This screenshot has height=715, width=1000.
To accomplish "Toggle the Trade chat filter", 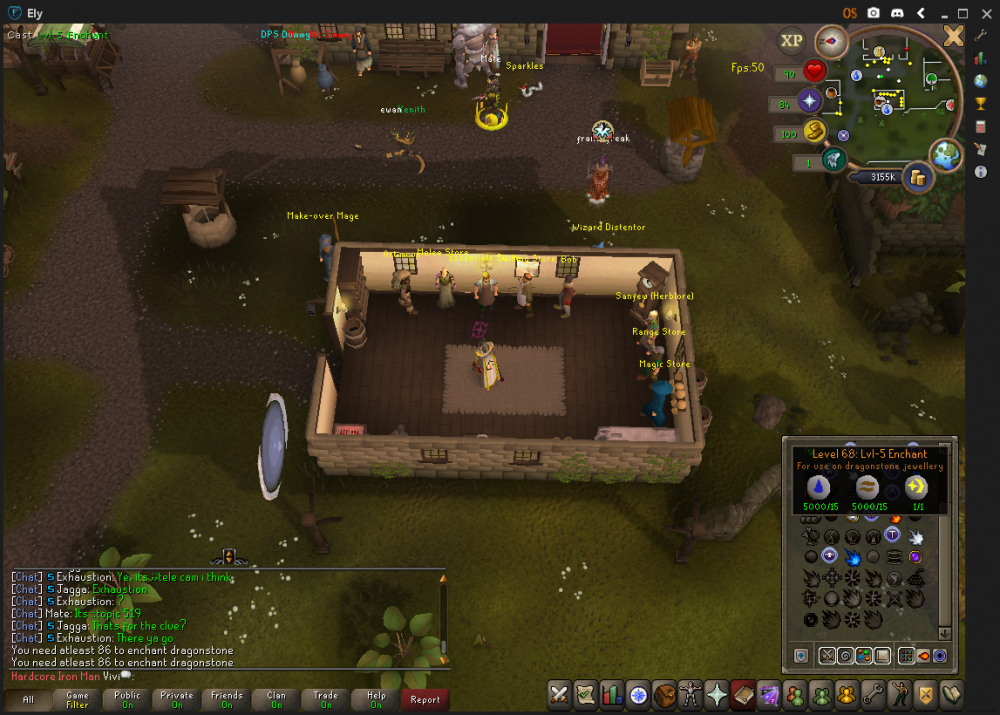I will pyautogui.click(x=326, y=699).
